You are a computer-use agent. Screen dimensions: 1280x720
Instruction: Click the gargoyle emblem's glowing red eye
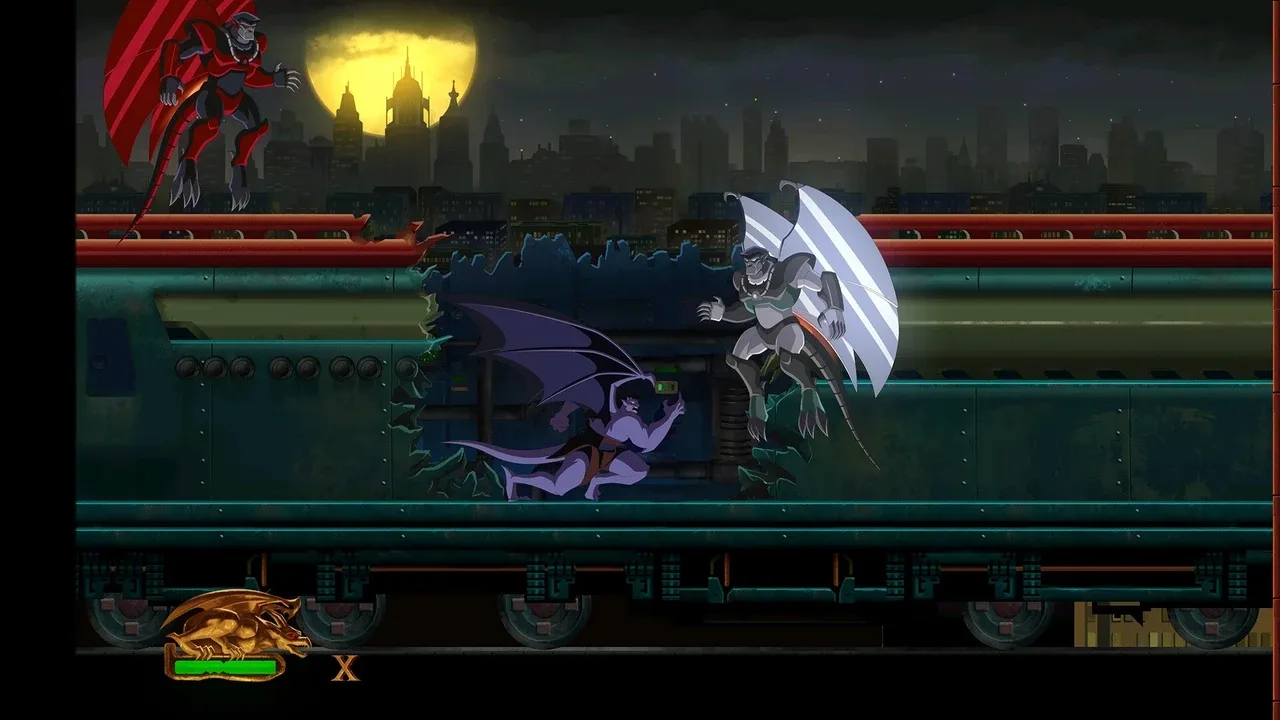click(290, 635)
